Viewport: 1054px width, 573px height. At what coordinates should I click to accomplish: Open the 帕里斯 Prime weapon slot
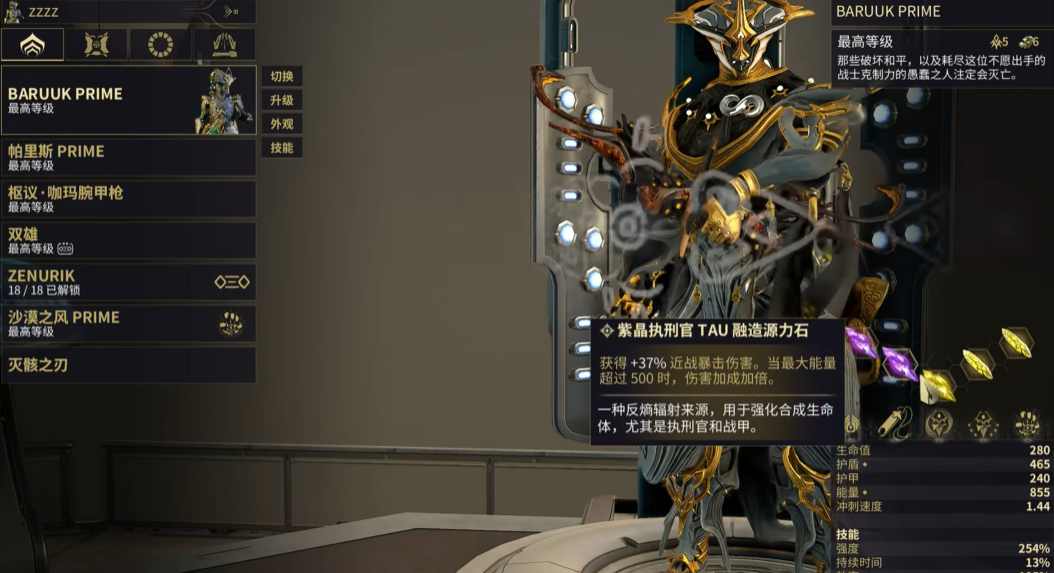tap(128, 157)
